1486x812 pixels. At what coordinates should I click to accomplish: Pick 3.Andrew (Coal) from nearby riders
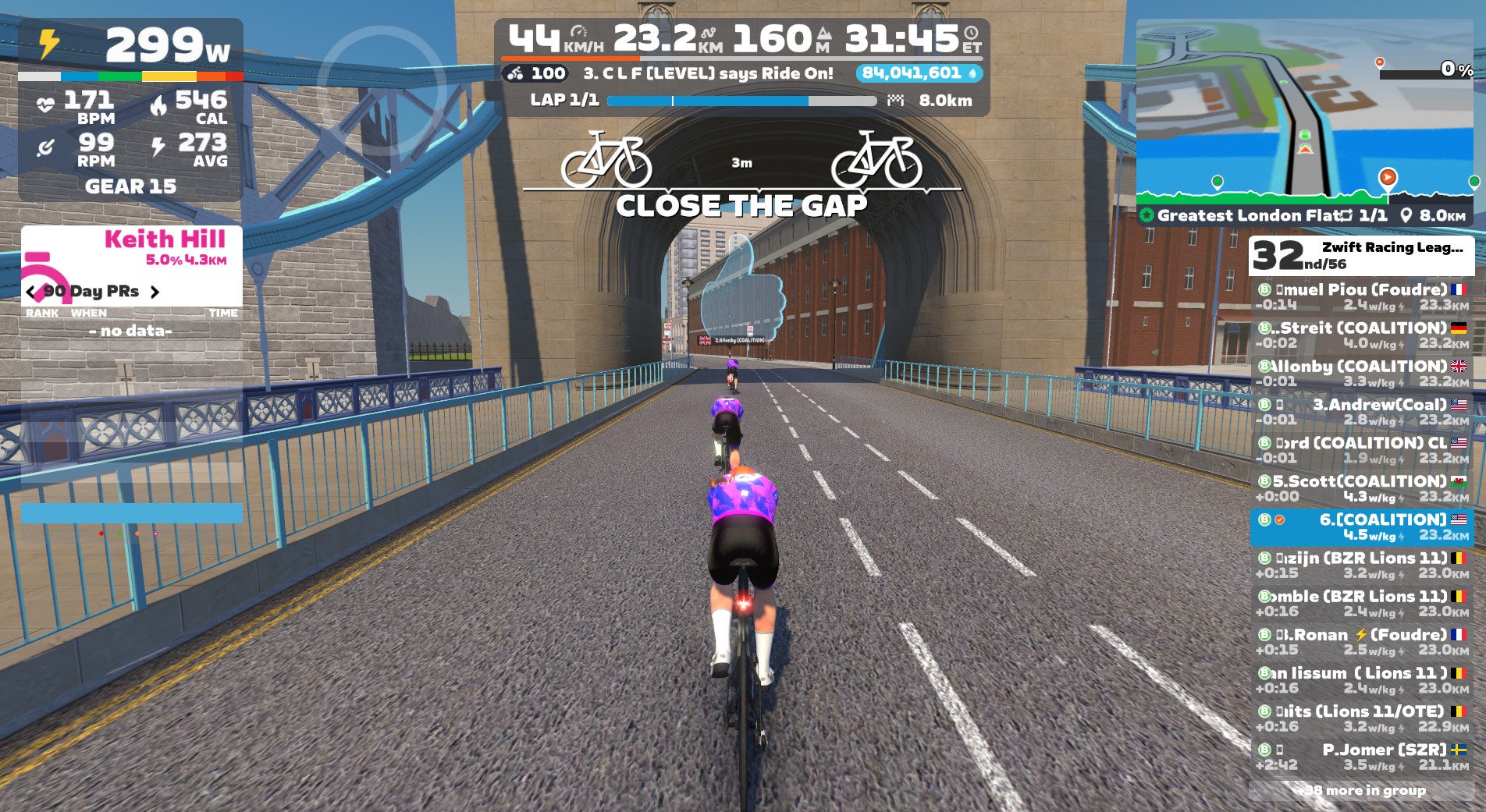pos(1361,412)
